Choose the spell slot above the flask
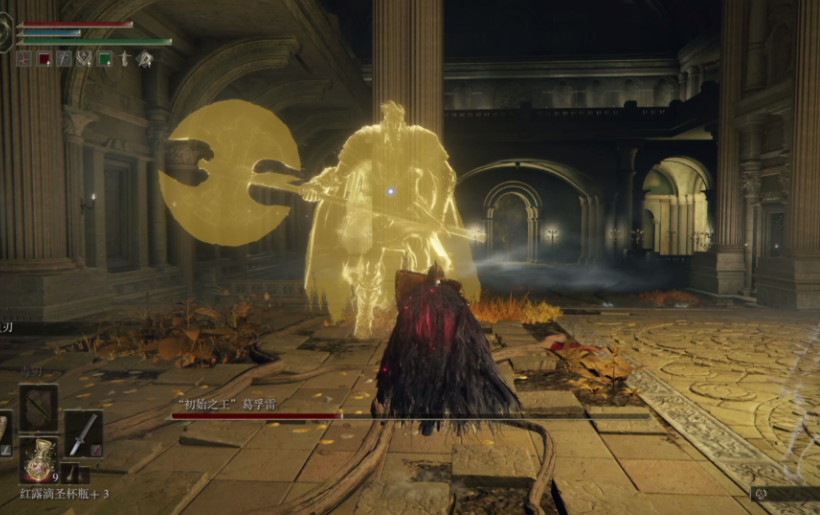Image resolution: width=820 pixels, height=515 pixels. click(38, 408)
